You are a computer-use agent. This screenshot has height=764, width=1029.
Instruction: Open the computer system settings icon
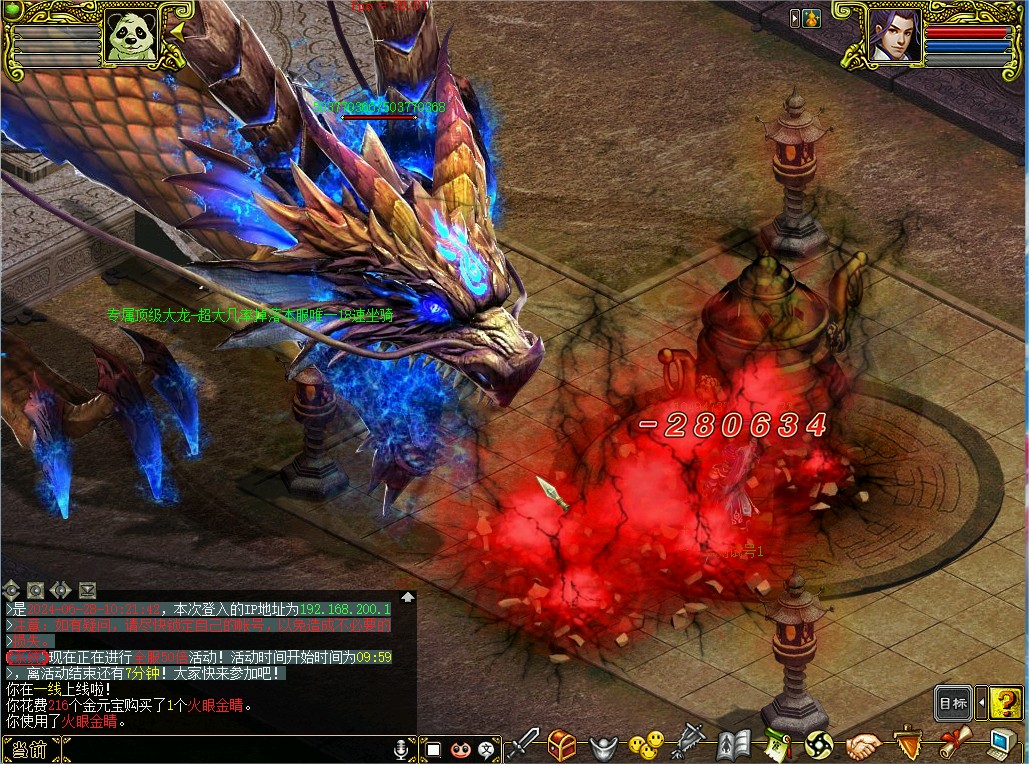[1000, 745]
